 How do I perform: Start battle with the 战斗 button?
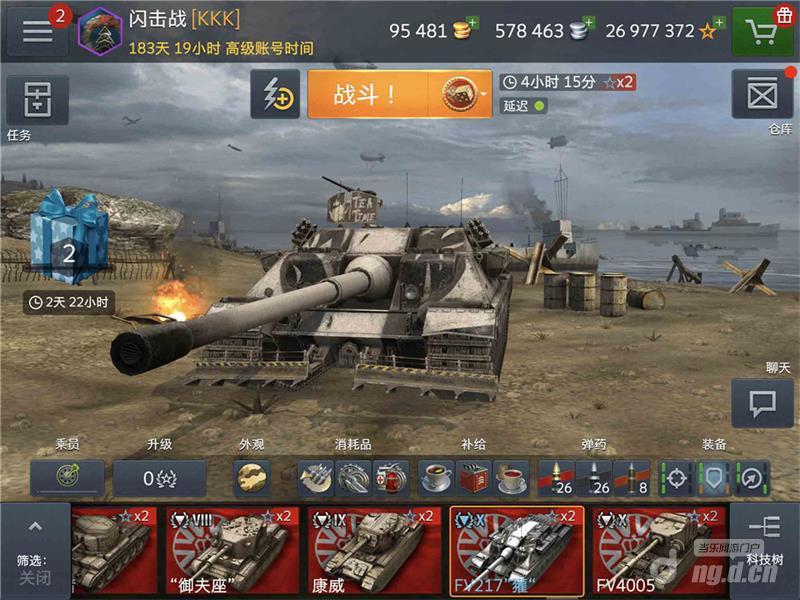[367, 95]
